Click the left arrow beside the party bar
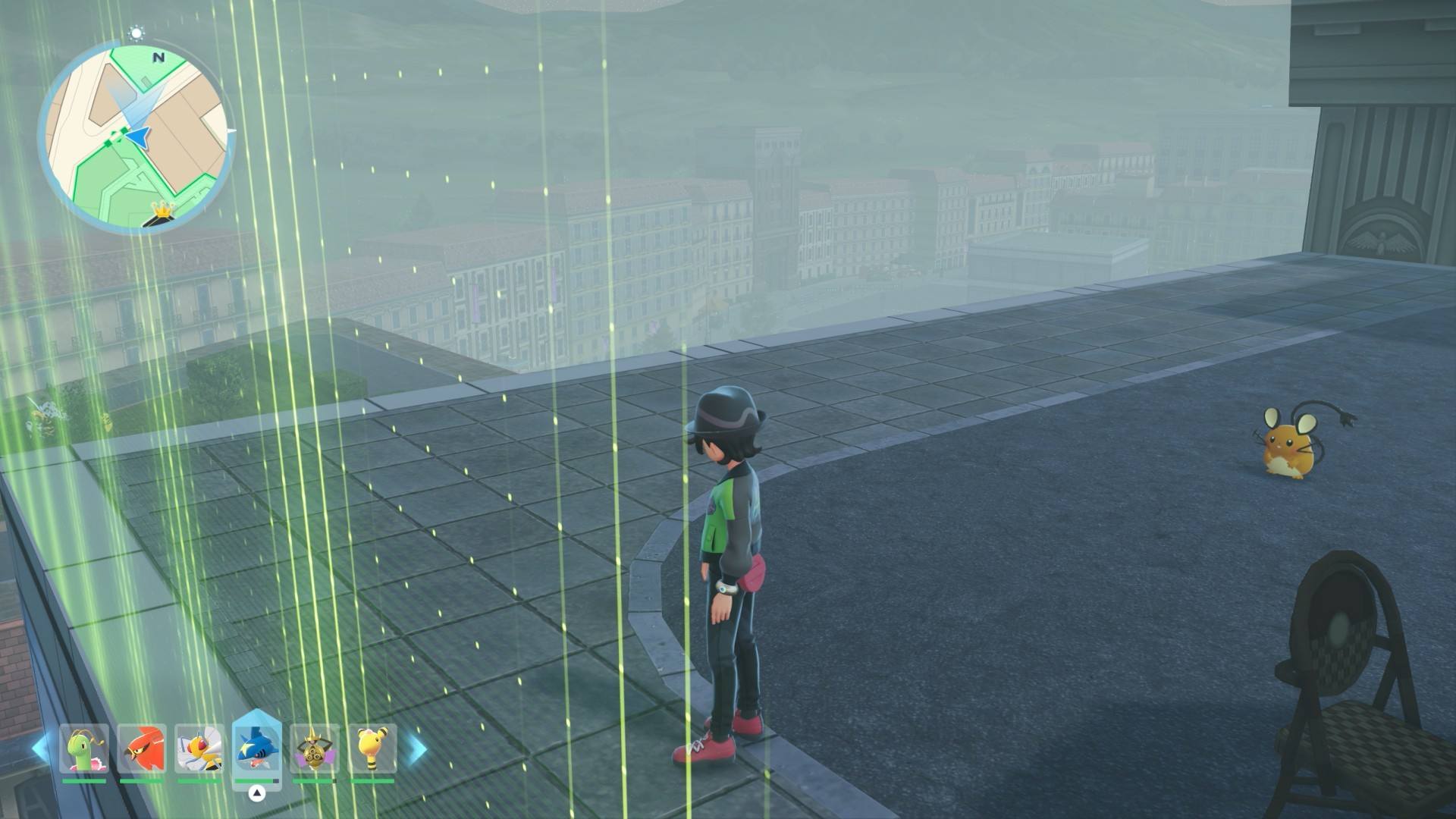The height and width of the screenshot is (819, 1456). coord(41,748)
